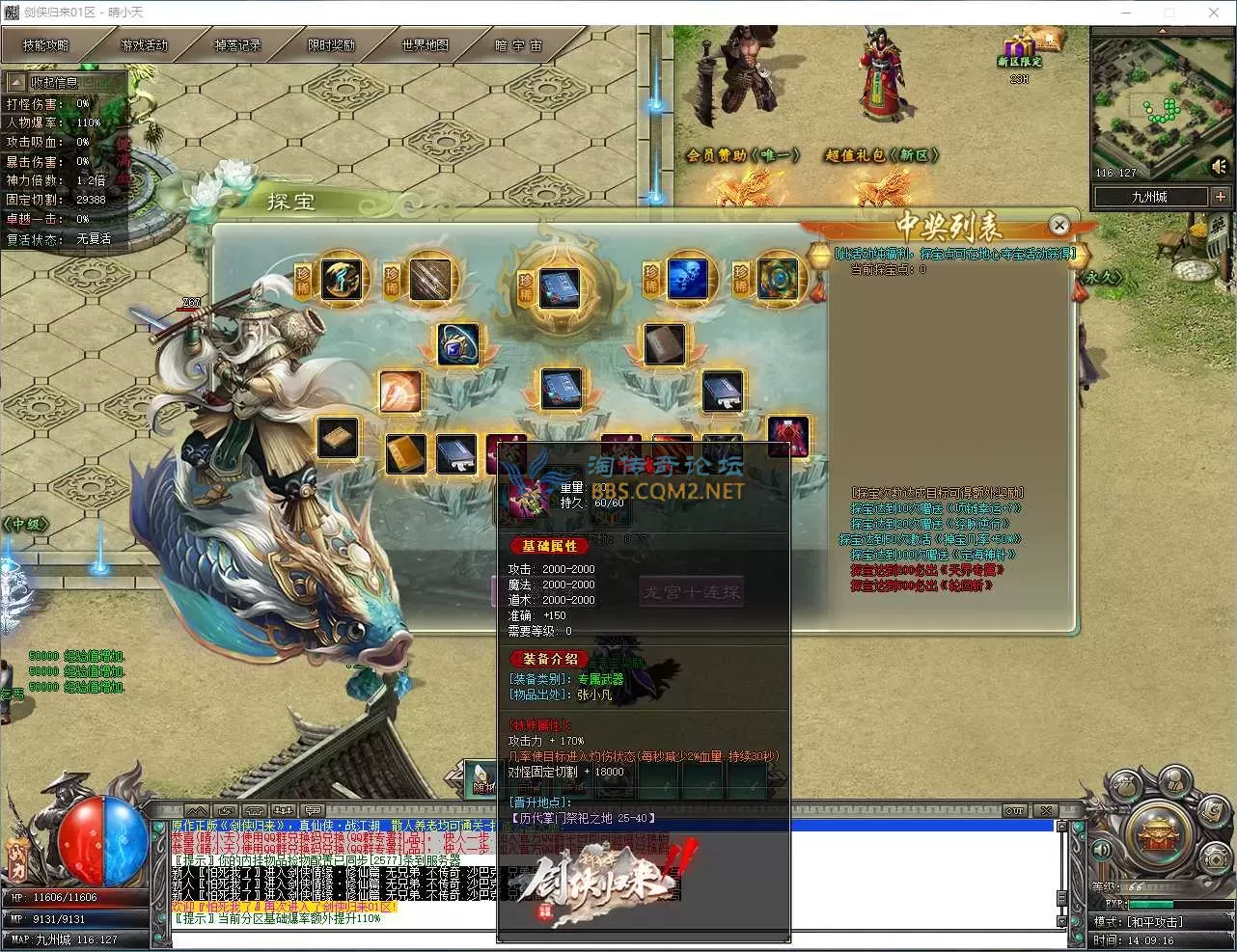Screen dimensions: 1237x952
Task: Expand minimap with the plus button
Action: pos(1221,197)
